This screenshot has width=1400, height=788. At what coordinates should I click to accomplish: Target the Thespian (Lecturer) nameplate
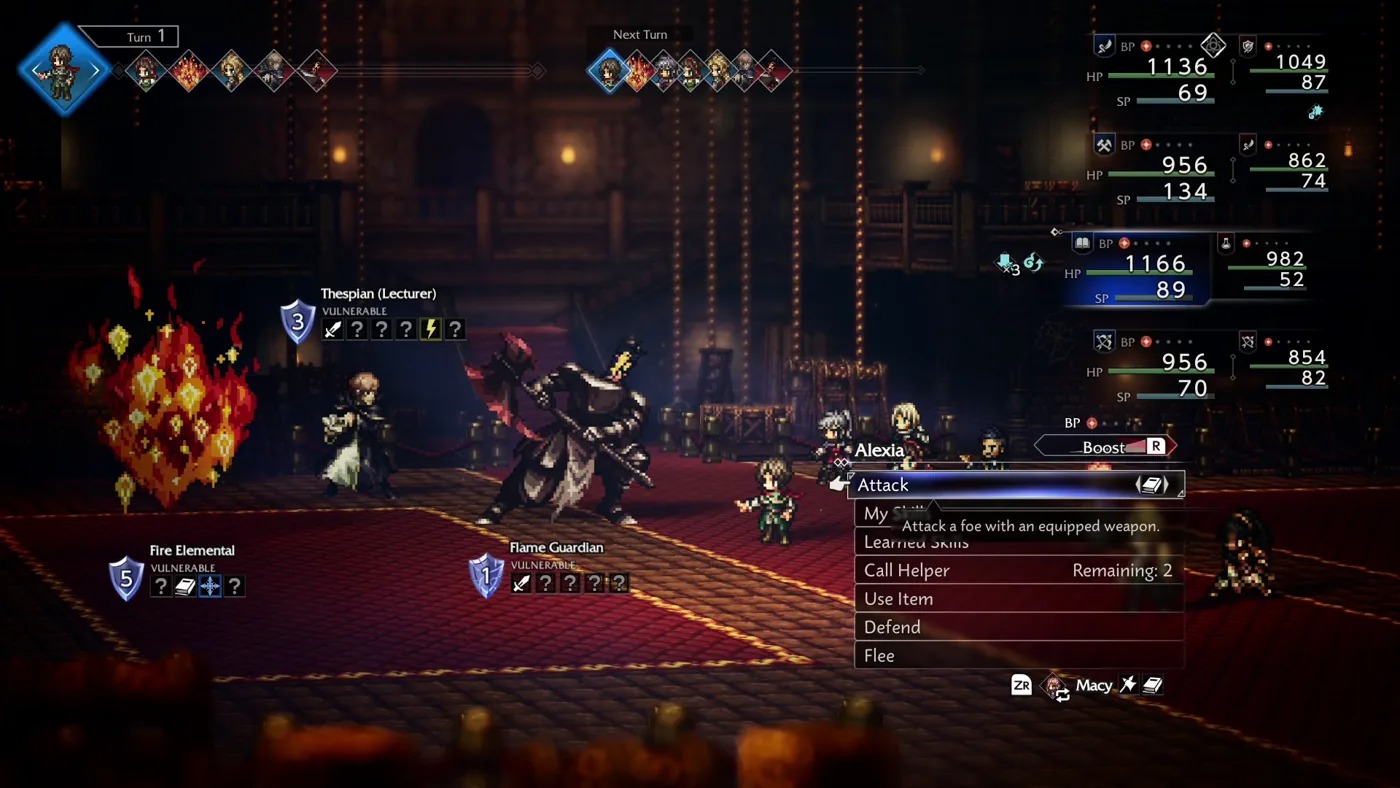point(378,294)
